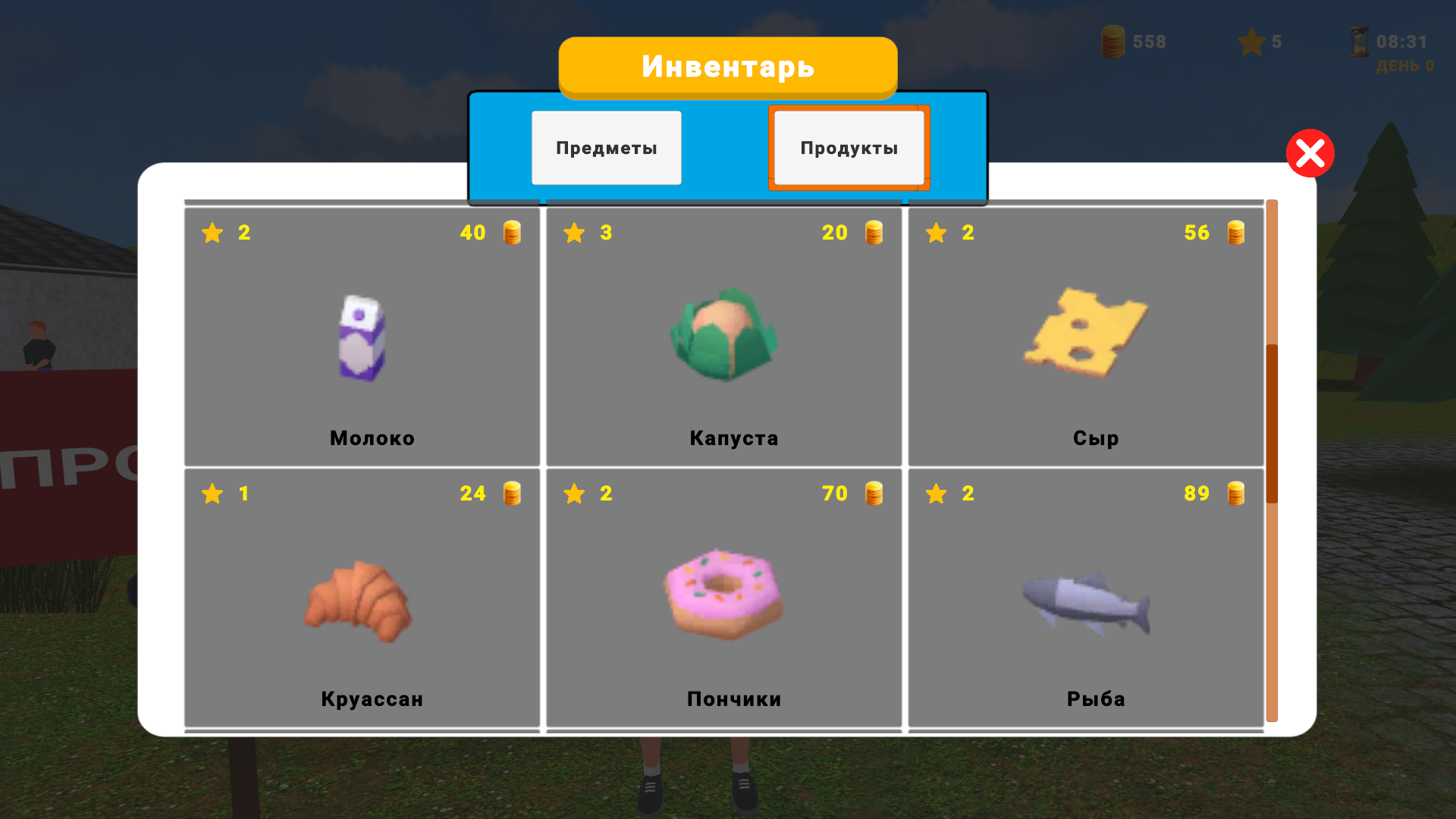Click the coin stack beside 558
This screenshot has height=819, width=1456.
click(x=1112, y=42)
